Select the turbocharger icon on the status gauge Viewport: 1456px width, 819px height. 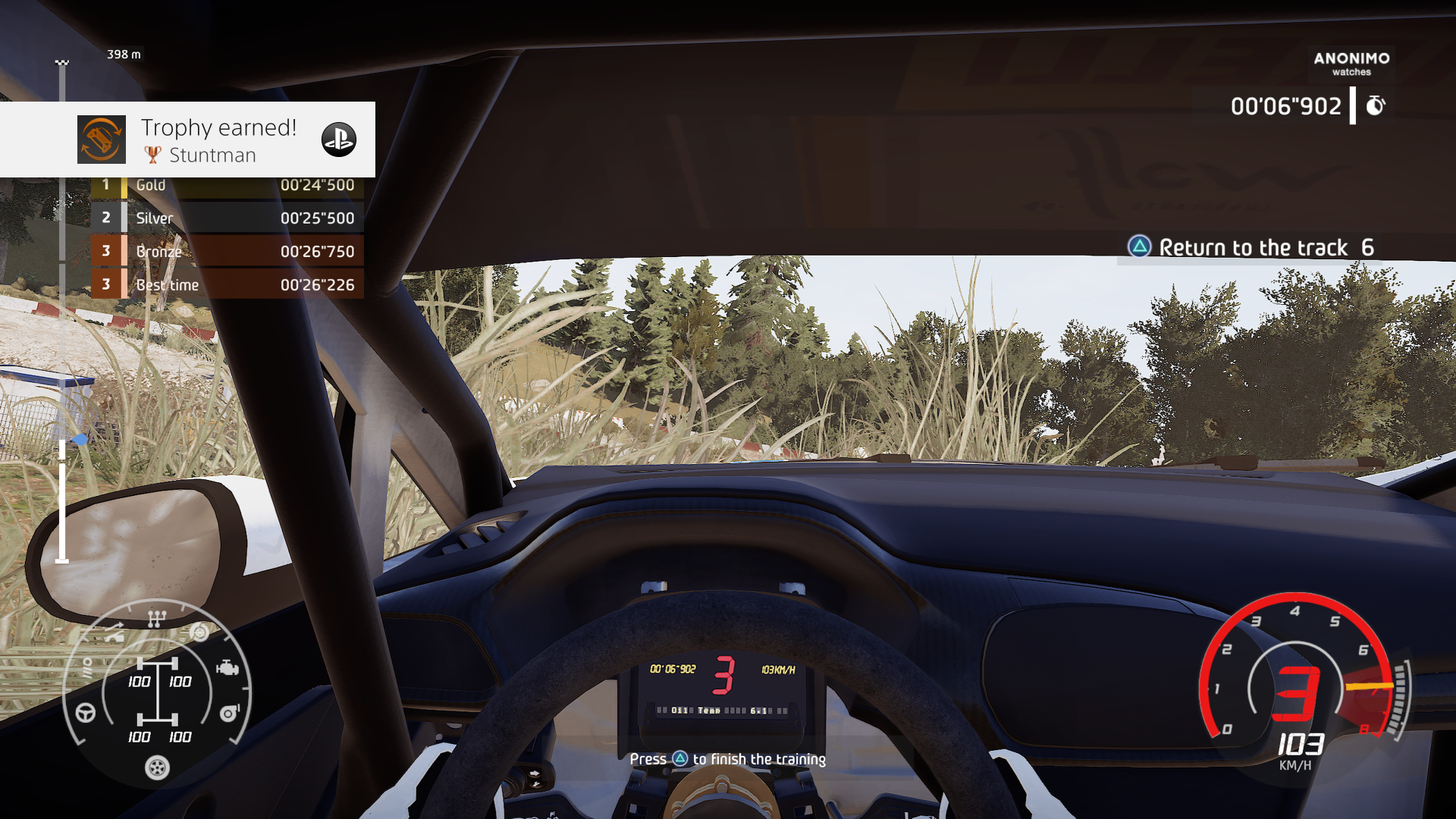click(228, 713)
